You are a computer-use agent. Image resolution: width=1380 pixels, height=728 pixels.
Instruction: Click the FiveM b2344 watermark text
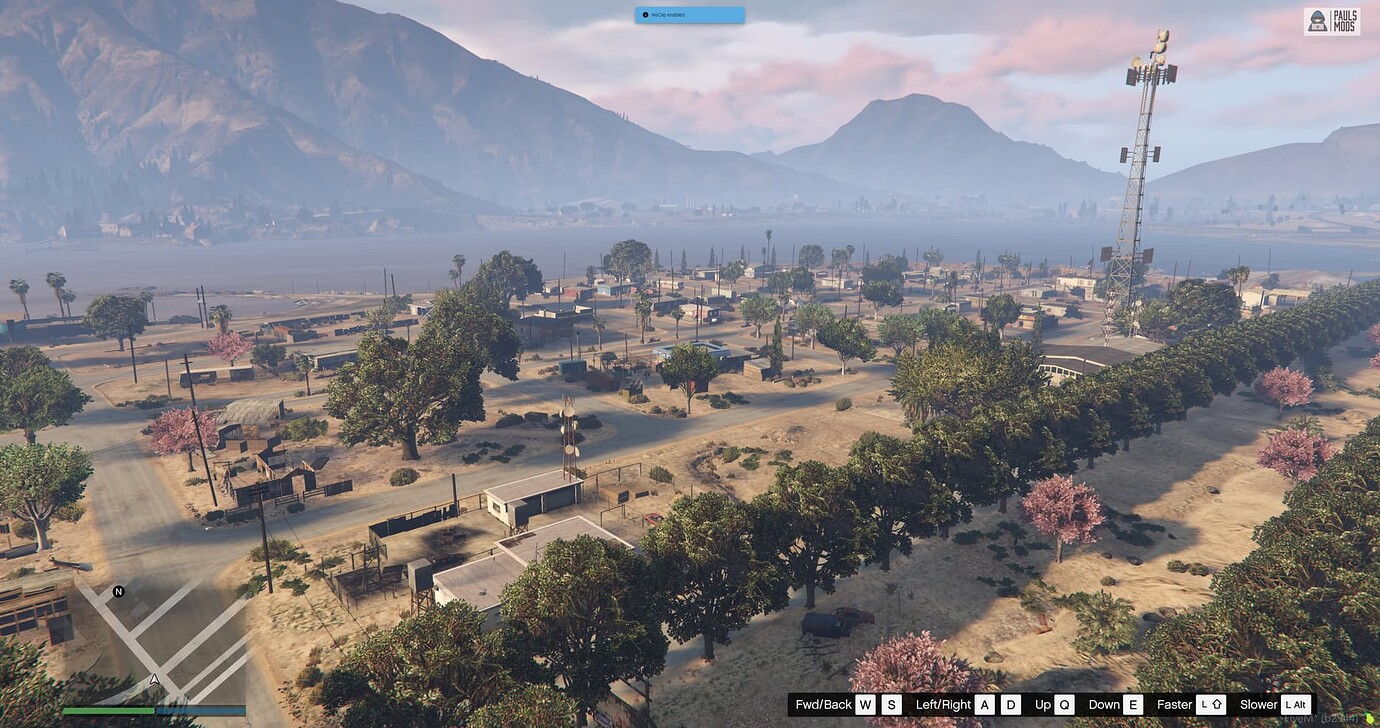click(1320, 718)
